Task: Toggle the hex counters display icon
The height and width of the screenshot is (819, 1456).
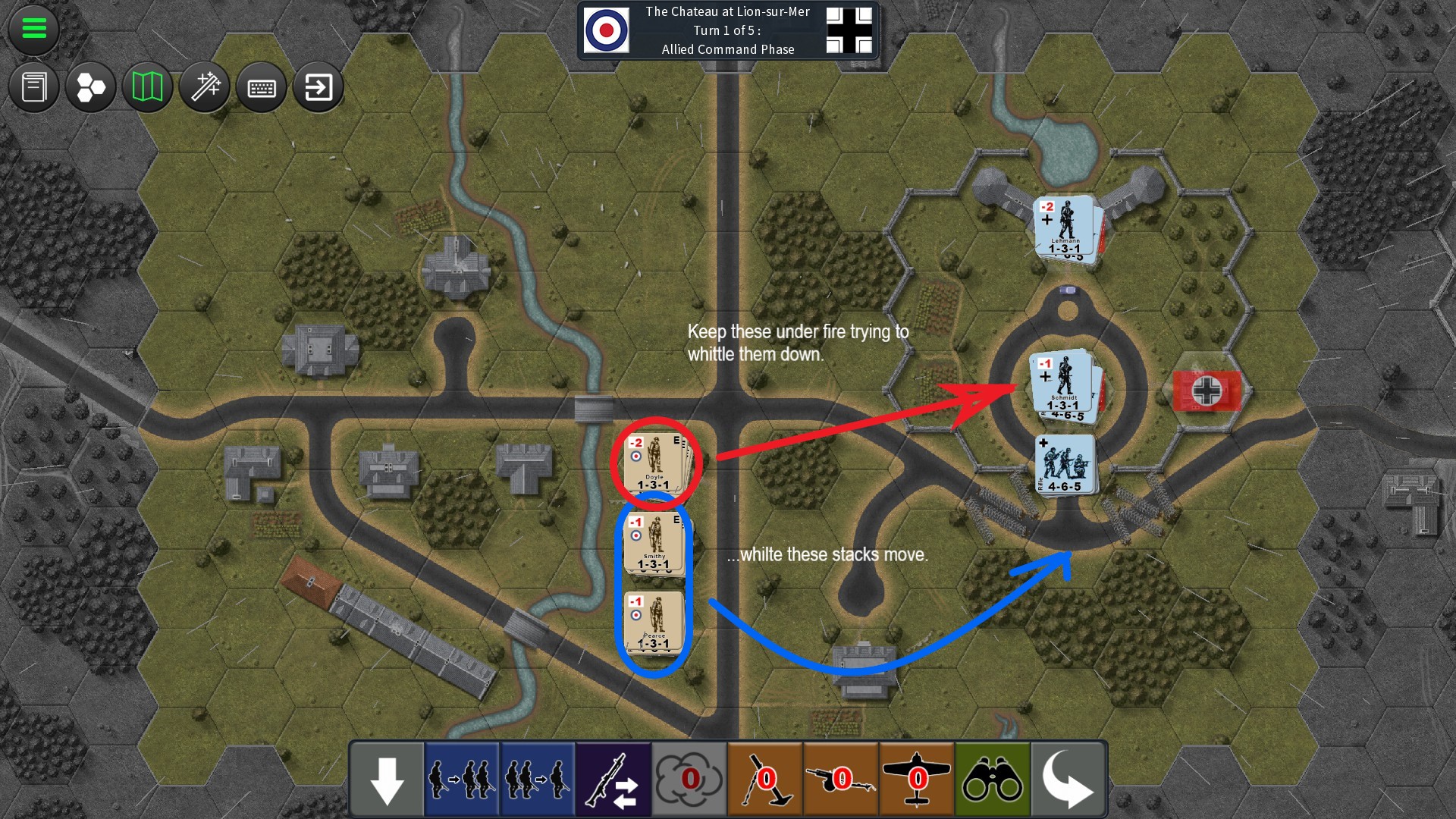Action: (90, 87)
